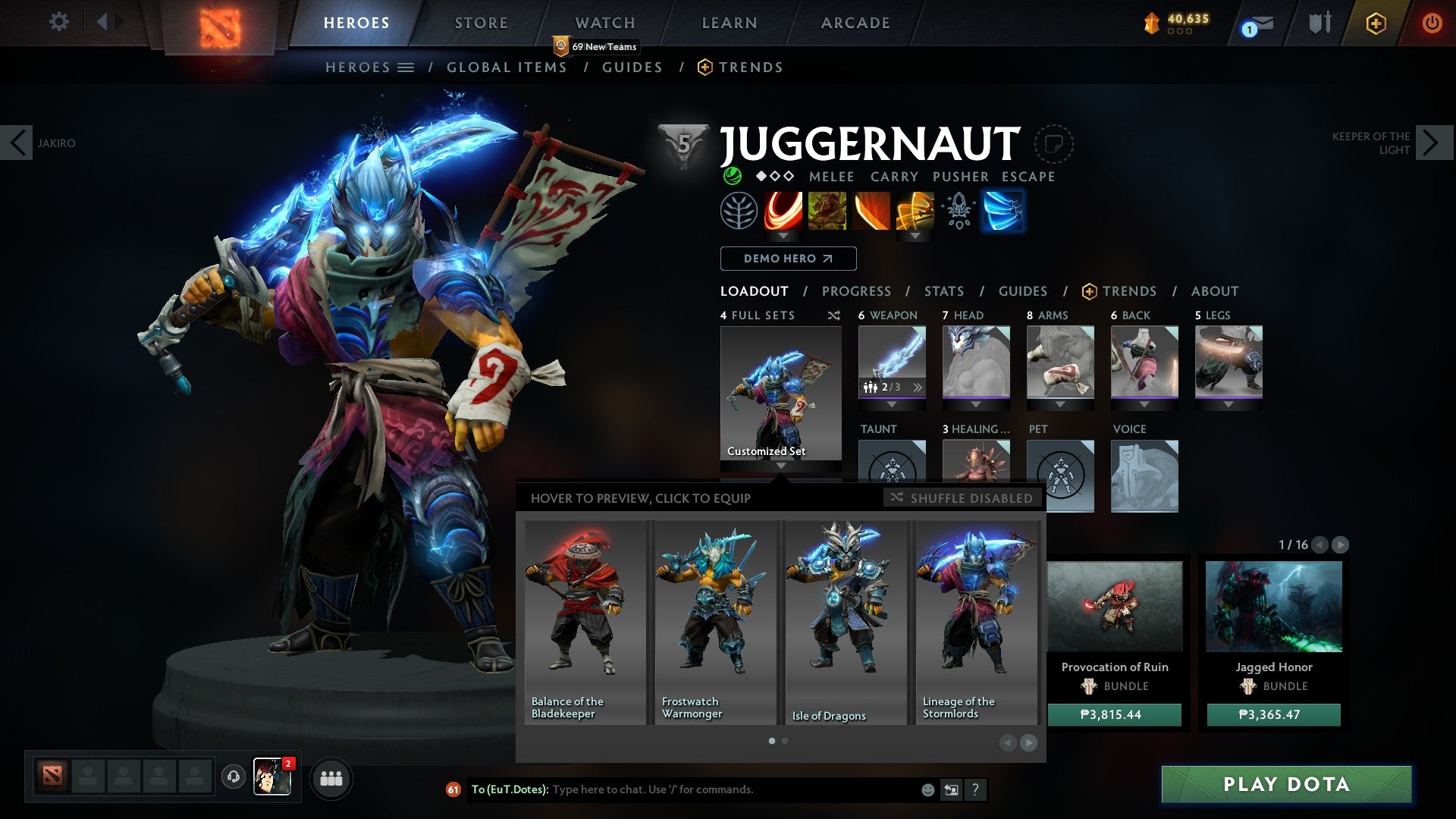Open the Armory shield-and-sword icon
Viewport: 1456px width, 819px height.
click(x=1319, y=24)
